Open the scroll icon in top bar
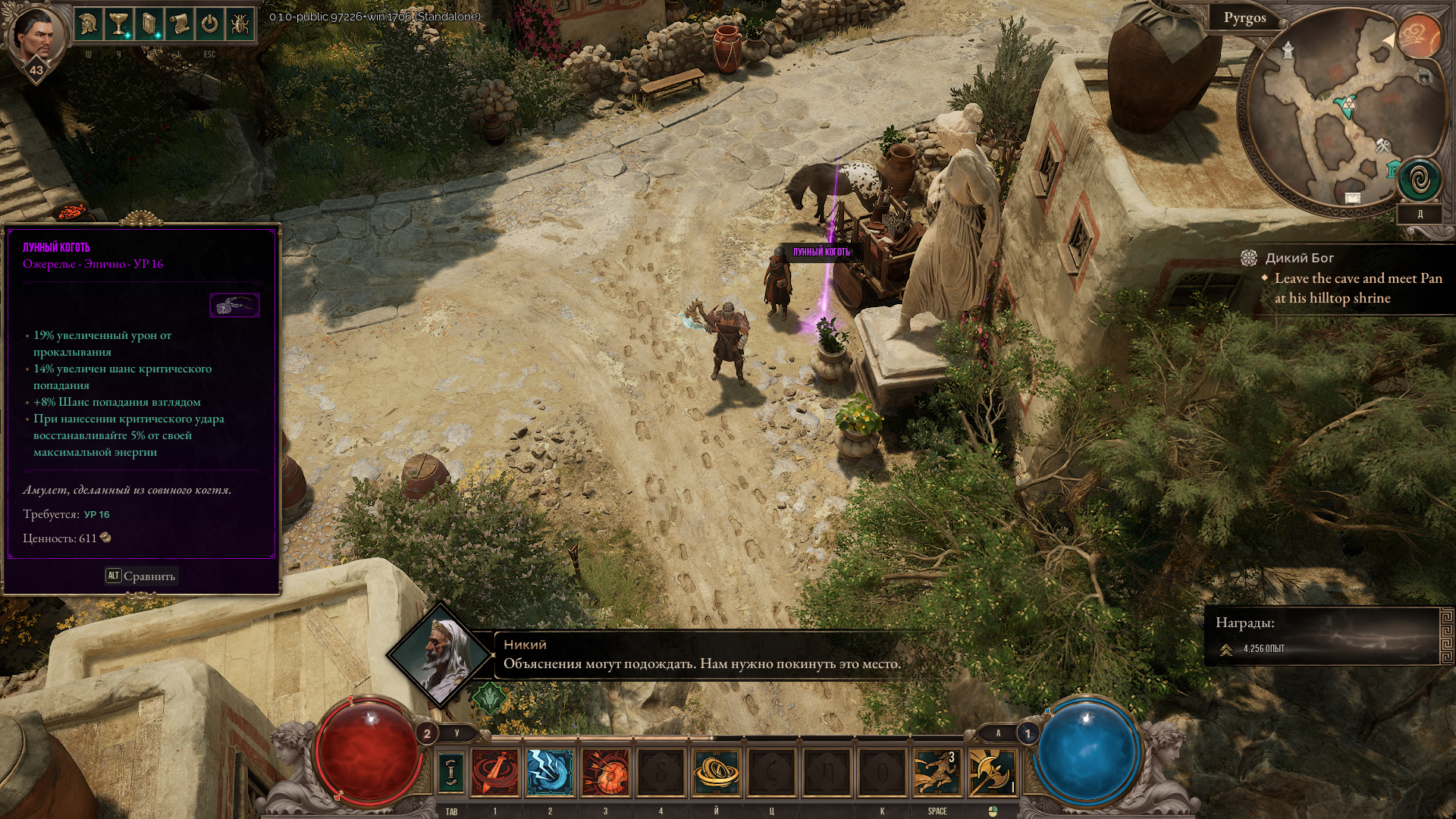Image resolution: width=1456 pixels, height=819 pixels. click(180, 25)
